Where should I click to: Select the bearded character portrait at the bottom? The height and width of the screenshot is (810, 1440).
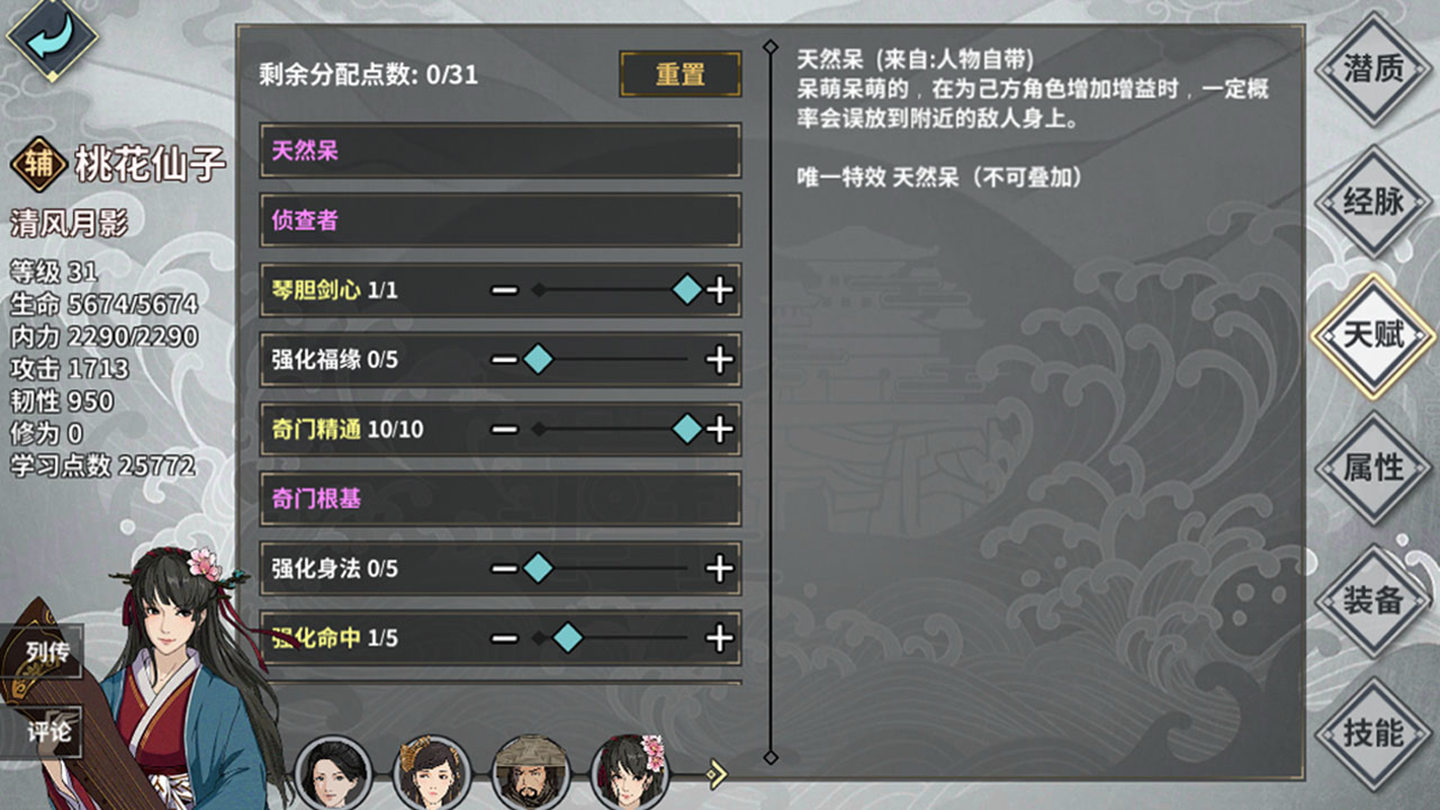tap(532, 772)
